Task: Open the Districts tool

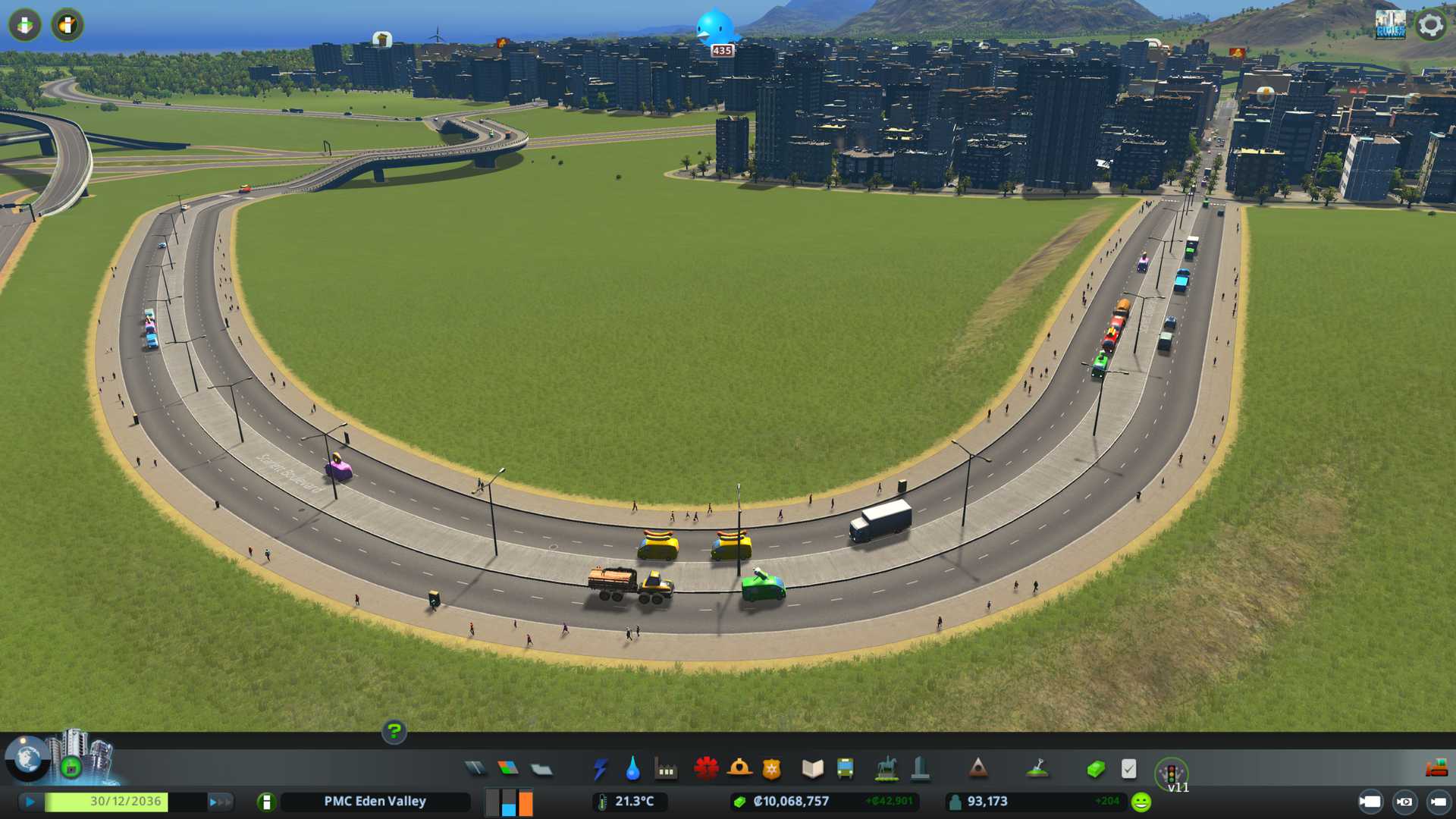Action: pyautogui.click(x=541, y=770)
